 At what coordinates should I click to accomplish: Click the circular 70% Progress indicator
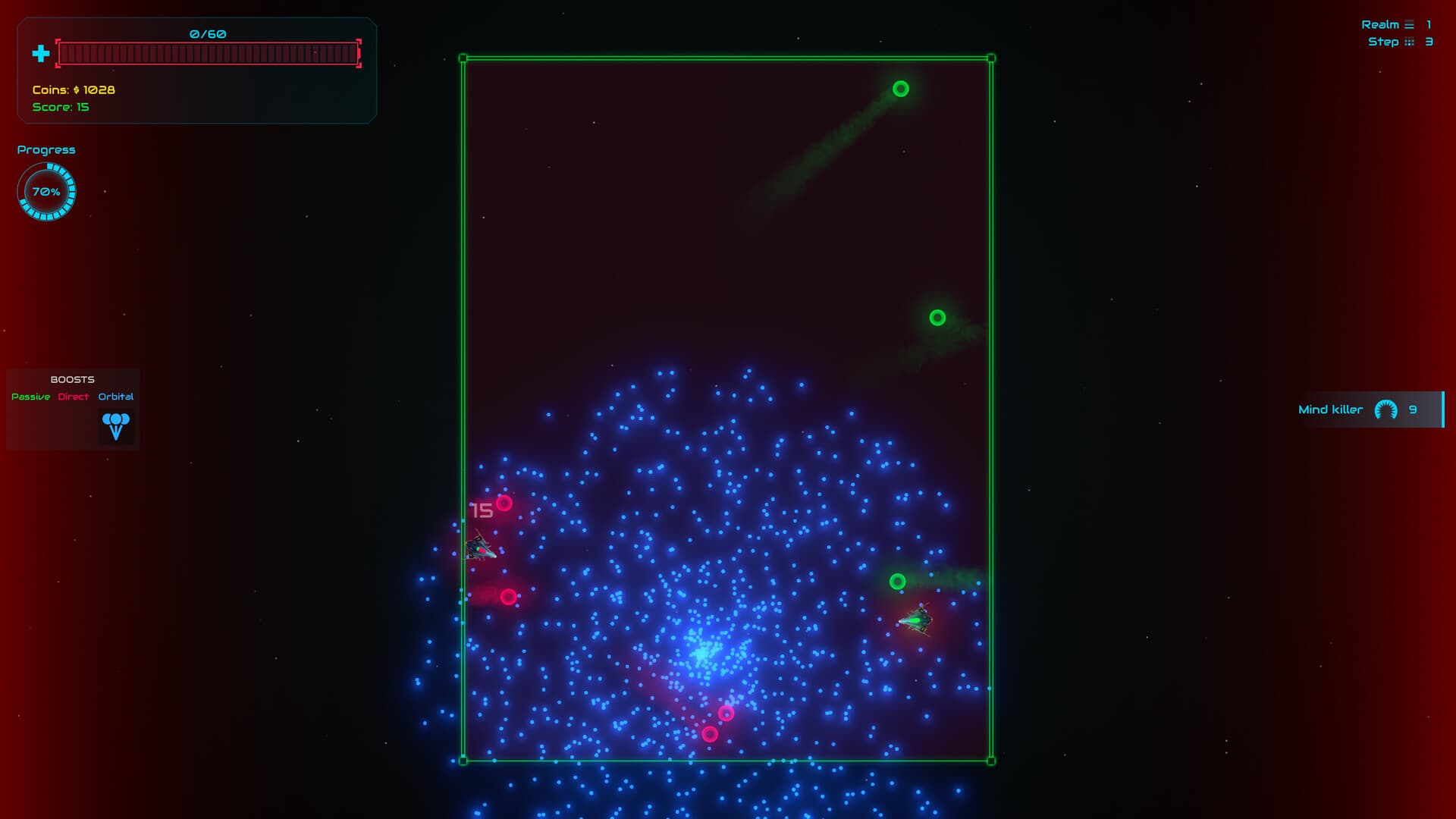[46, 191]
